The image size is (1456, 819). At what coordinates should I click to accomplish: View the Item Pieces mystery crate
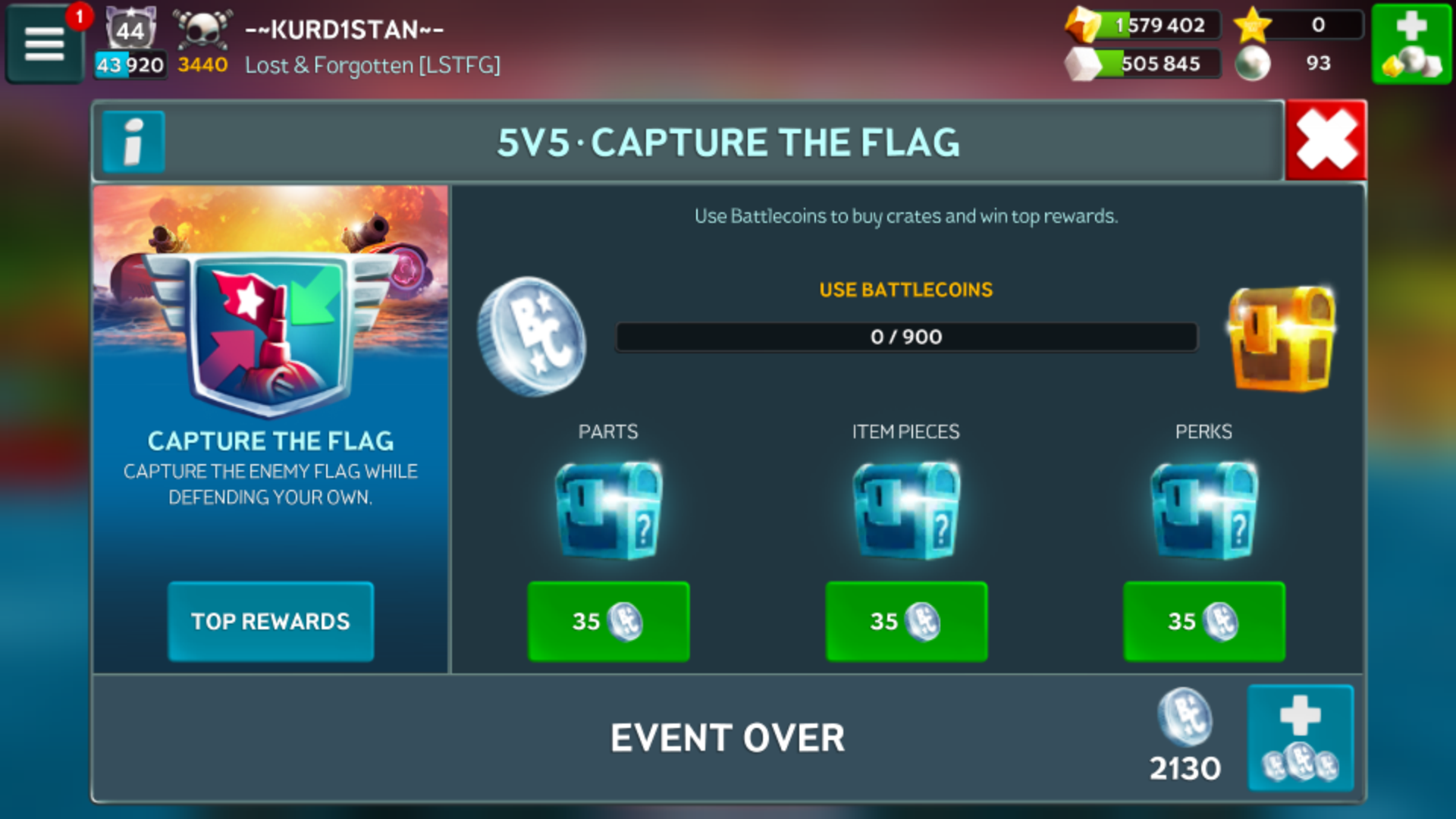pyautogui.click(x=906, y=510)
